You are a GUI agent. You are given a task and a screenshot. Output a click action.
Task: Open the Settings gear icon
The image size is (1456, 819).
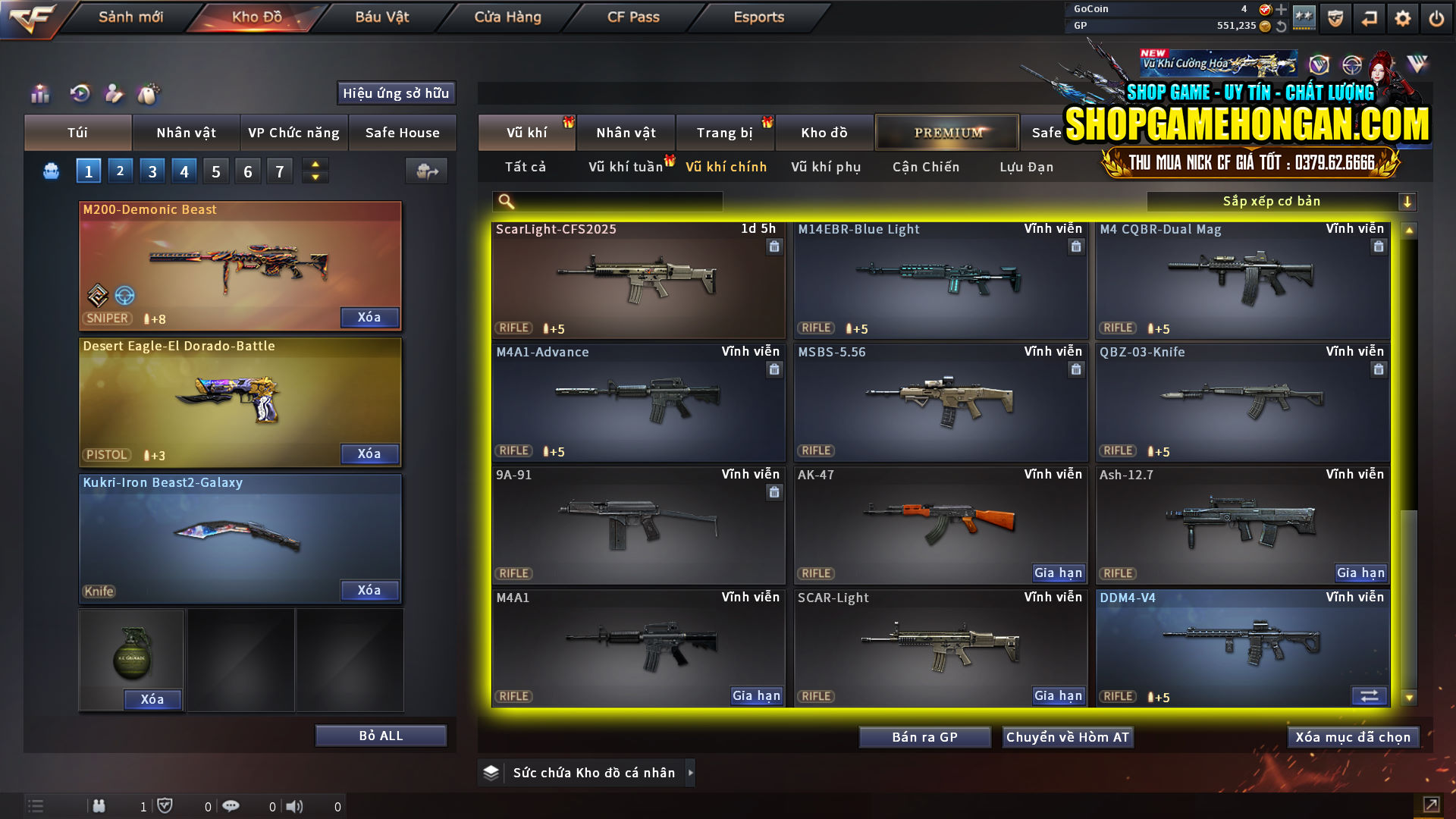(x=1404, y=17)
